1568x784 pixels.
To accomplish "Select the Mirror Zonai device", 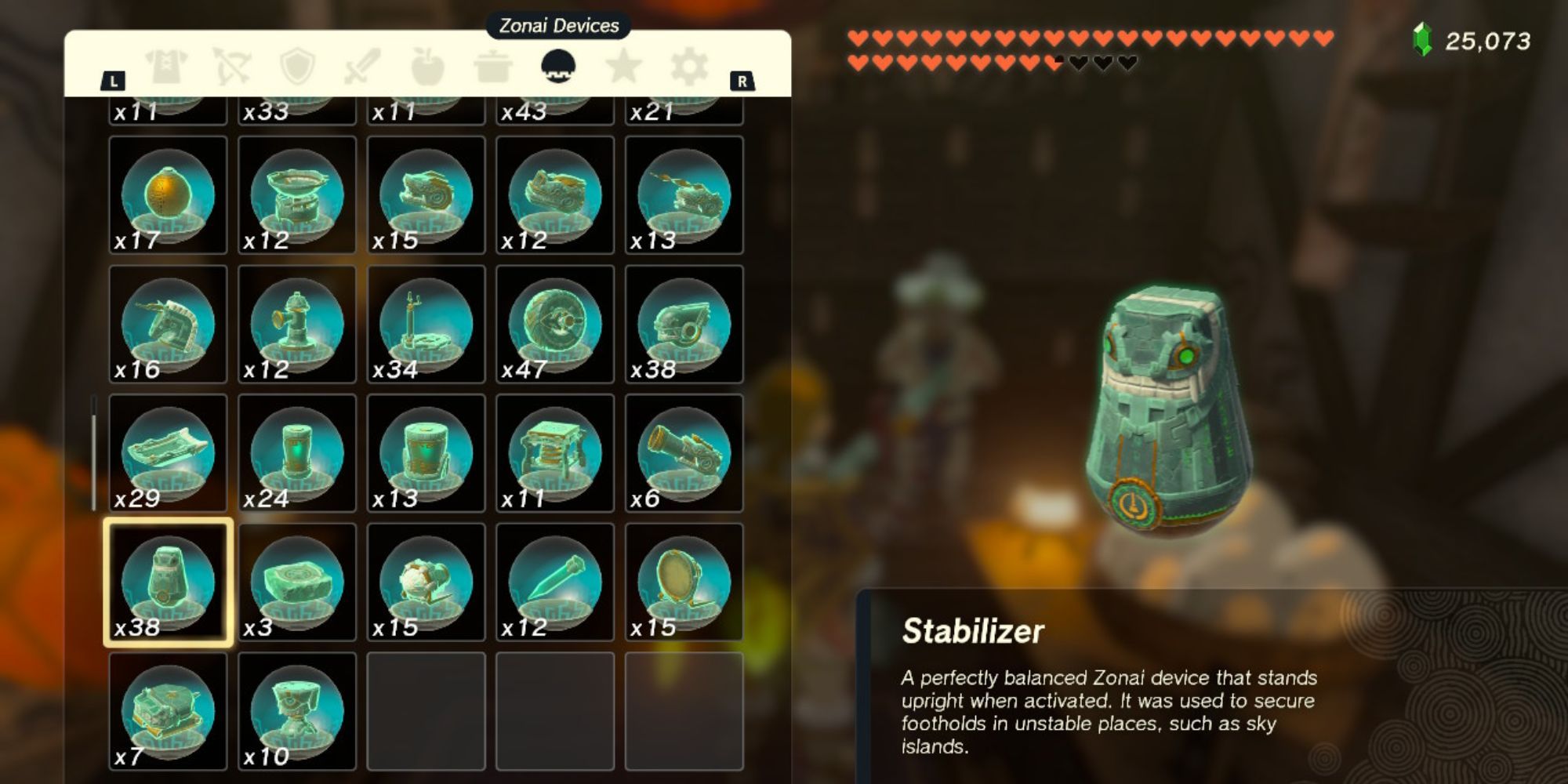I will (681, 584).
